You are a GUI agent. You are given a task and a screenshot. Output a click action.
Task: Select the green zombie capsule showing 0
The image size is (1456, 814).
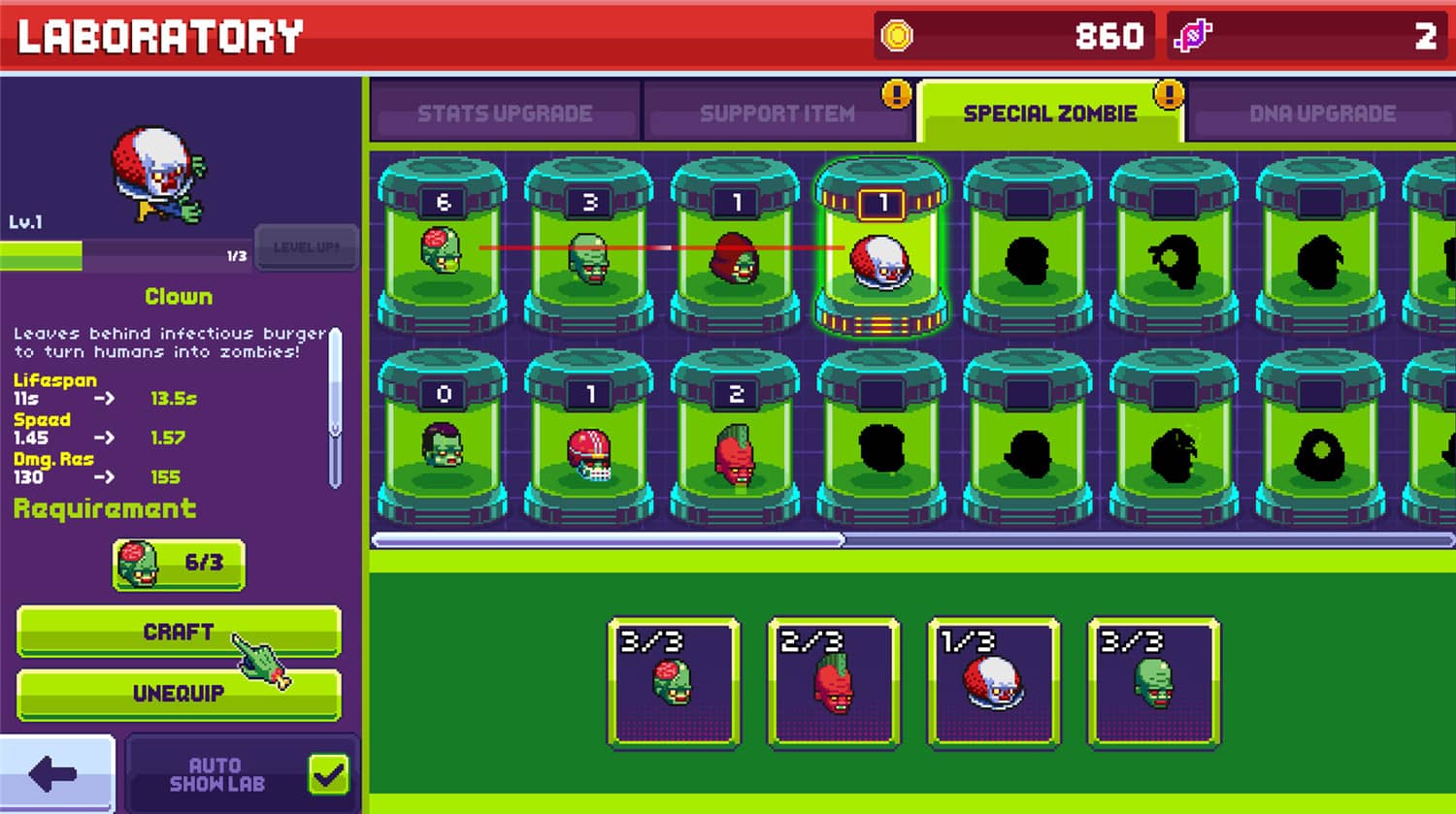pos(445,446)
